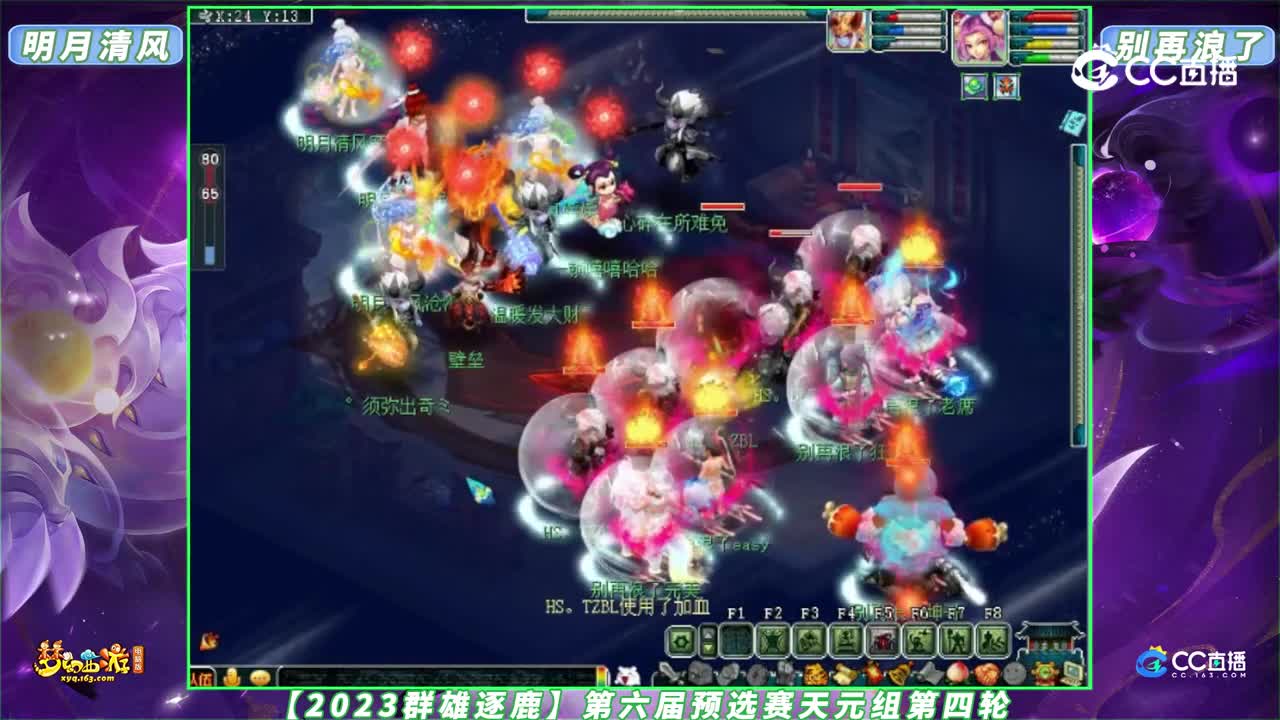Click the computer screen icon bottom right
The height and width of the screenshot is (720, 1280).
pyautogui.click(x=1073, y=674)
